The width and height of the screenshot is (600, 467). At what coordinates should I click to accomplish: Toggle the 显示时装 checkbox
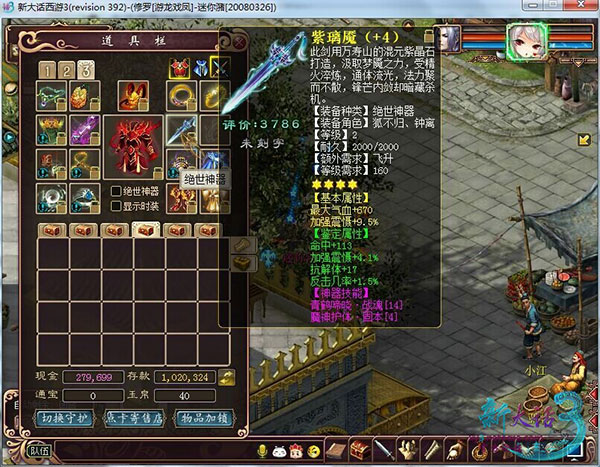click(x=118, y=207)
